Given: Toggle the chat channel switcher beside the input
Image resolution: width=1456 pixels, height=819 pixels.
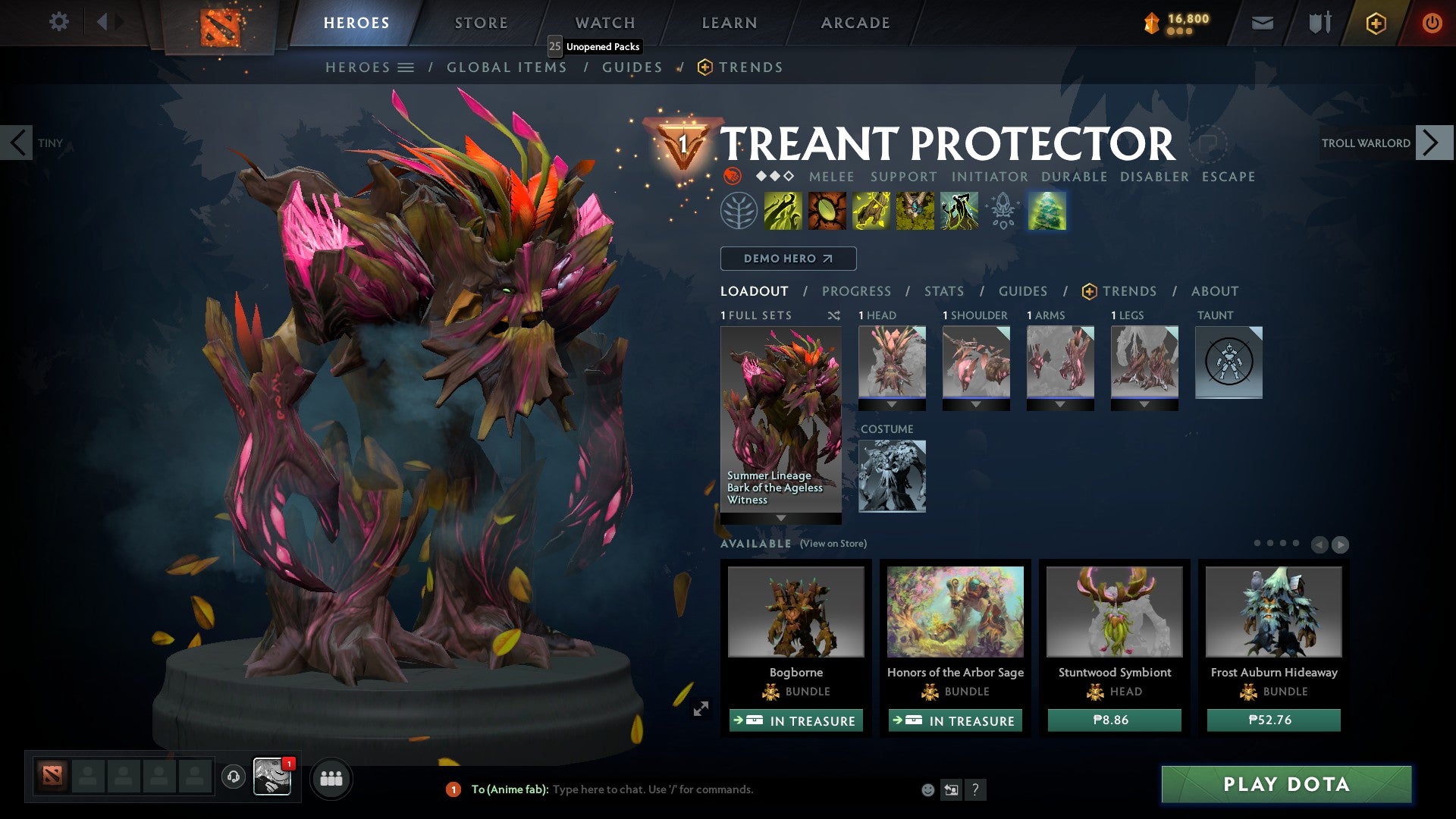Looking at the screenshot, I should pyautogui.click(x=950, y=789).
